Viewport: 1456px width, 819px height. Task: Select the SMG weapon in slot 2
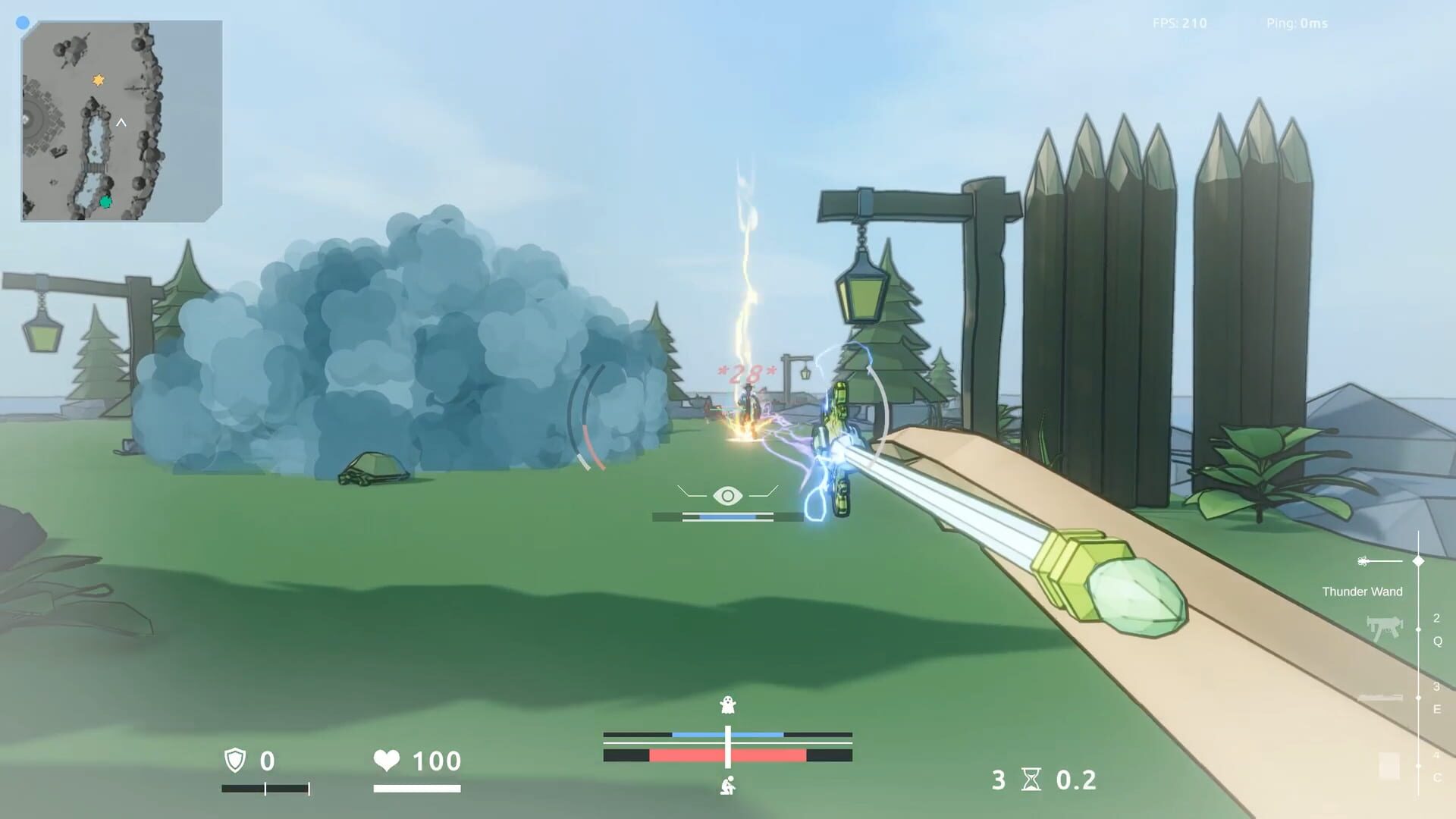pos(1386,627)
